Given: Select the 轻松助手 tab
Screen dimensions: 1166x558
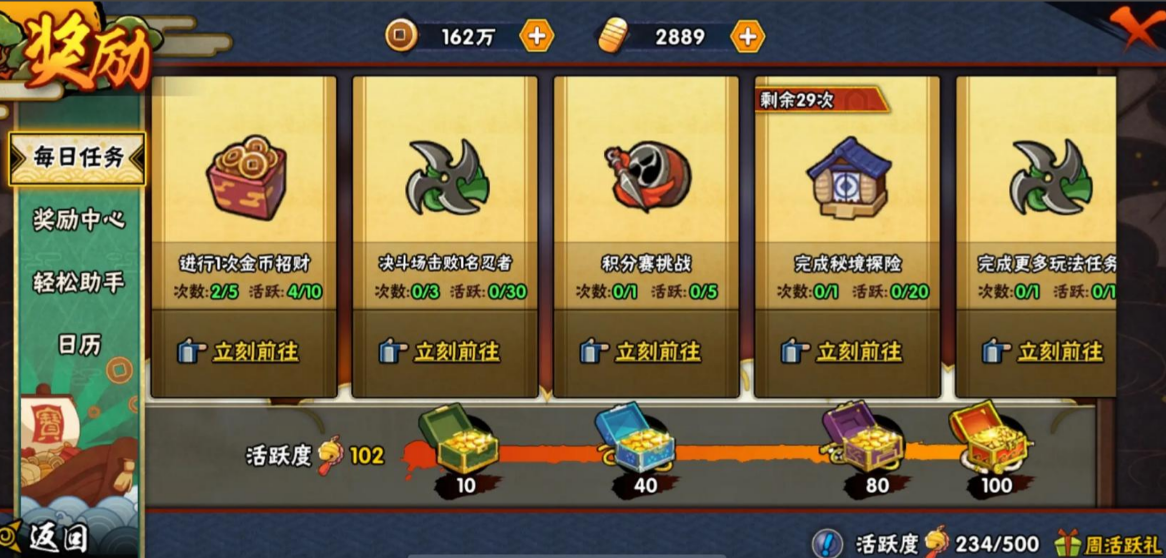Looking at the screenshot, I should 79,283.
